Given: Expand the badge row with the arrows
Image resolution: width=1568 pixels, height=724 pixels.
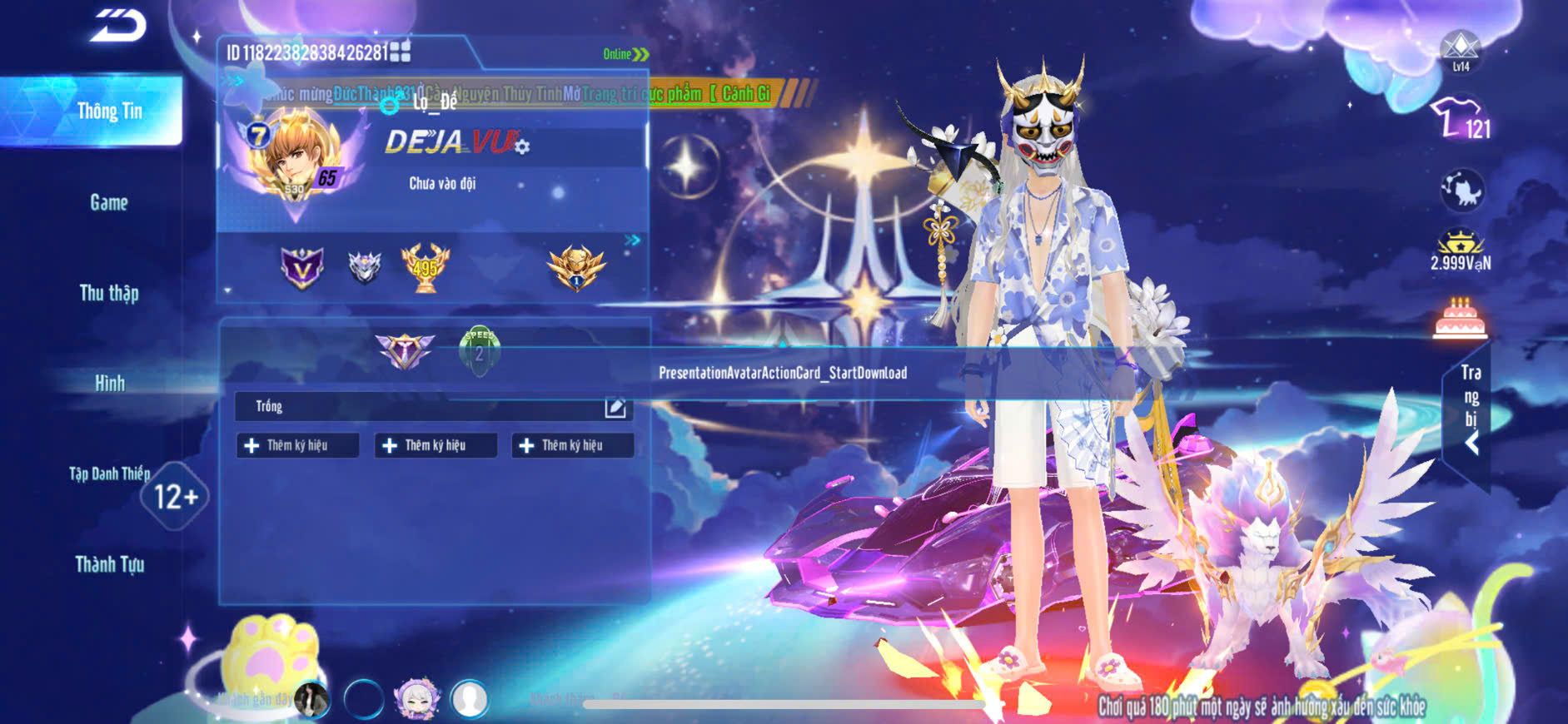Looking at the screenshot, I should tap(633, 241).
